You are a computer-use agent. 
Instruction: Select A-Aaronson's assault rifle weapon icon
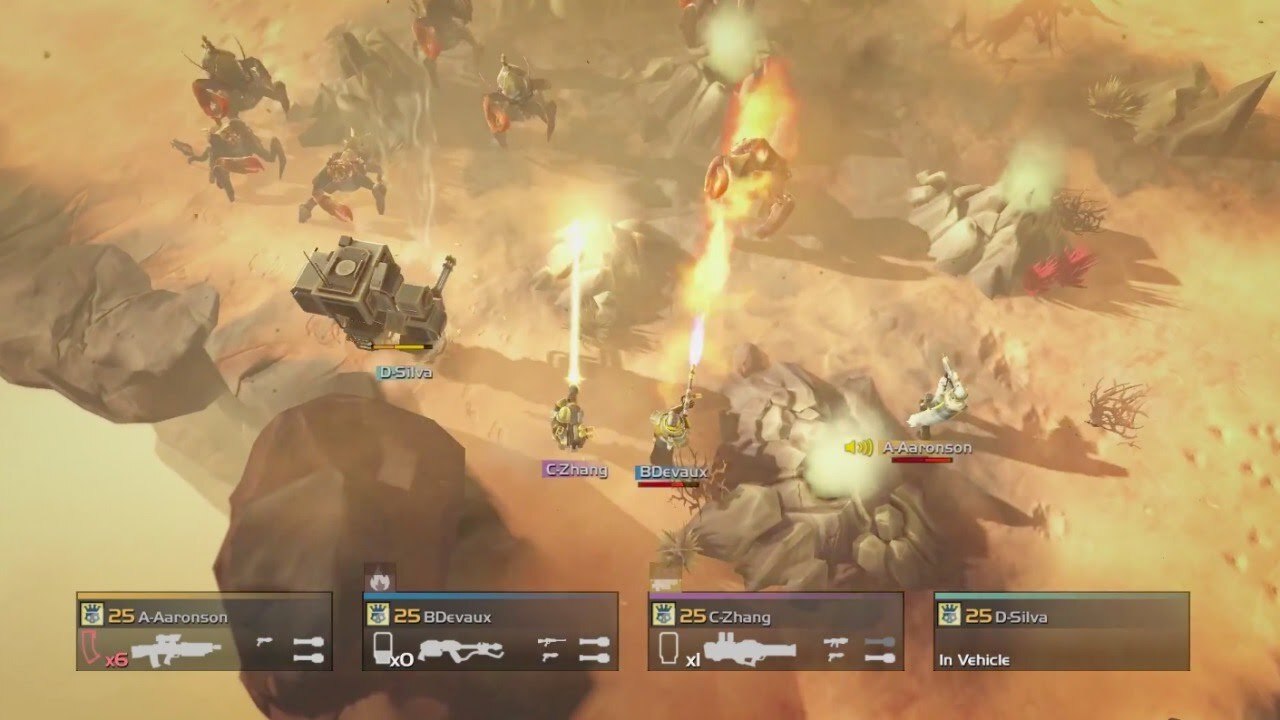[176, 652]
